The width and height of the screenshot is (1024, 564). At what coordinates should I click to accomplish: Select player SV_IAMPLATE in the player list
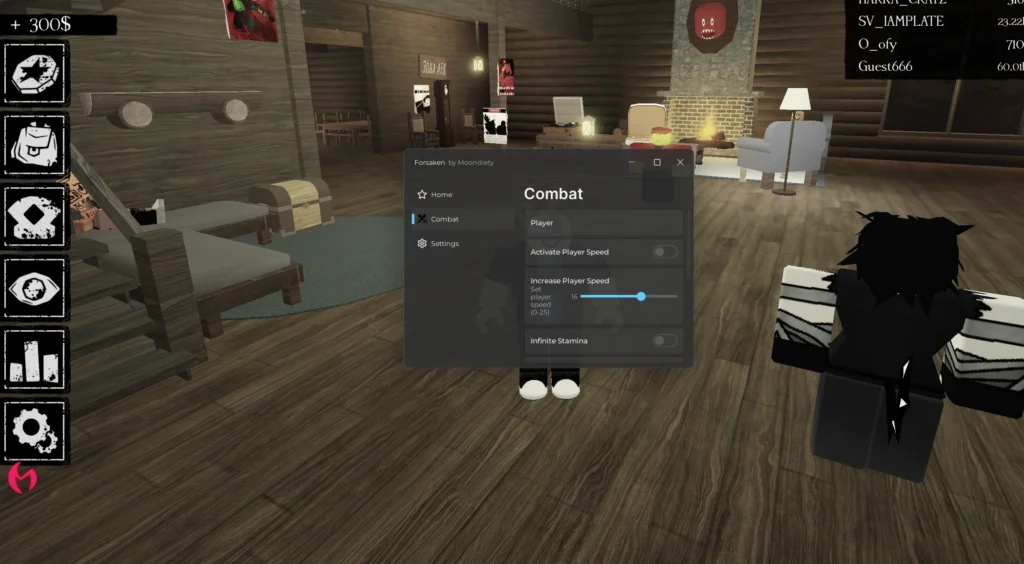click(899, 21)
